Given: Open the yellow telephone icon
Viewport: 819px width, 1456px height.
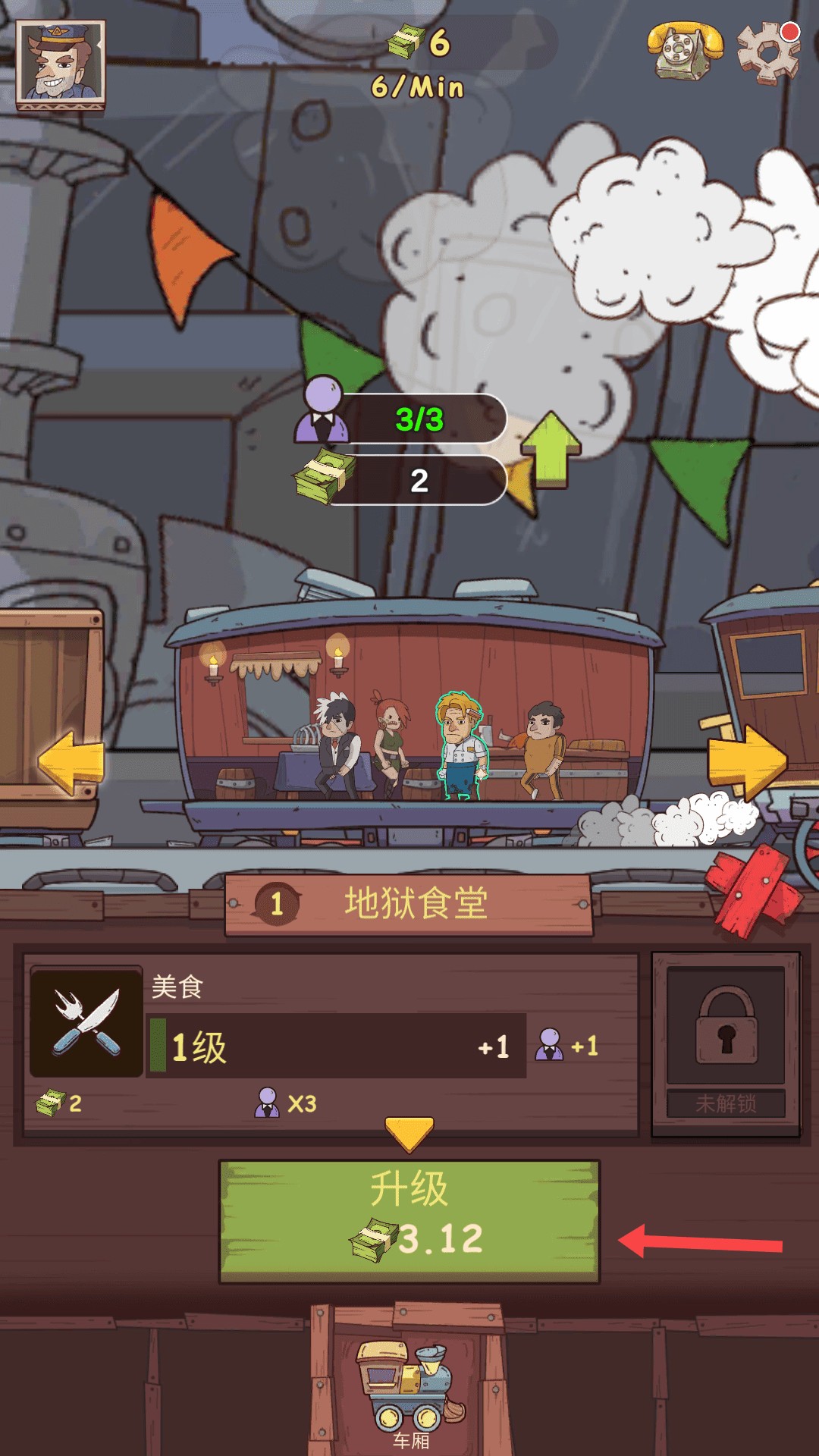Looking at the screenshot, I should point(685,50).
